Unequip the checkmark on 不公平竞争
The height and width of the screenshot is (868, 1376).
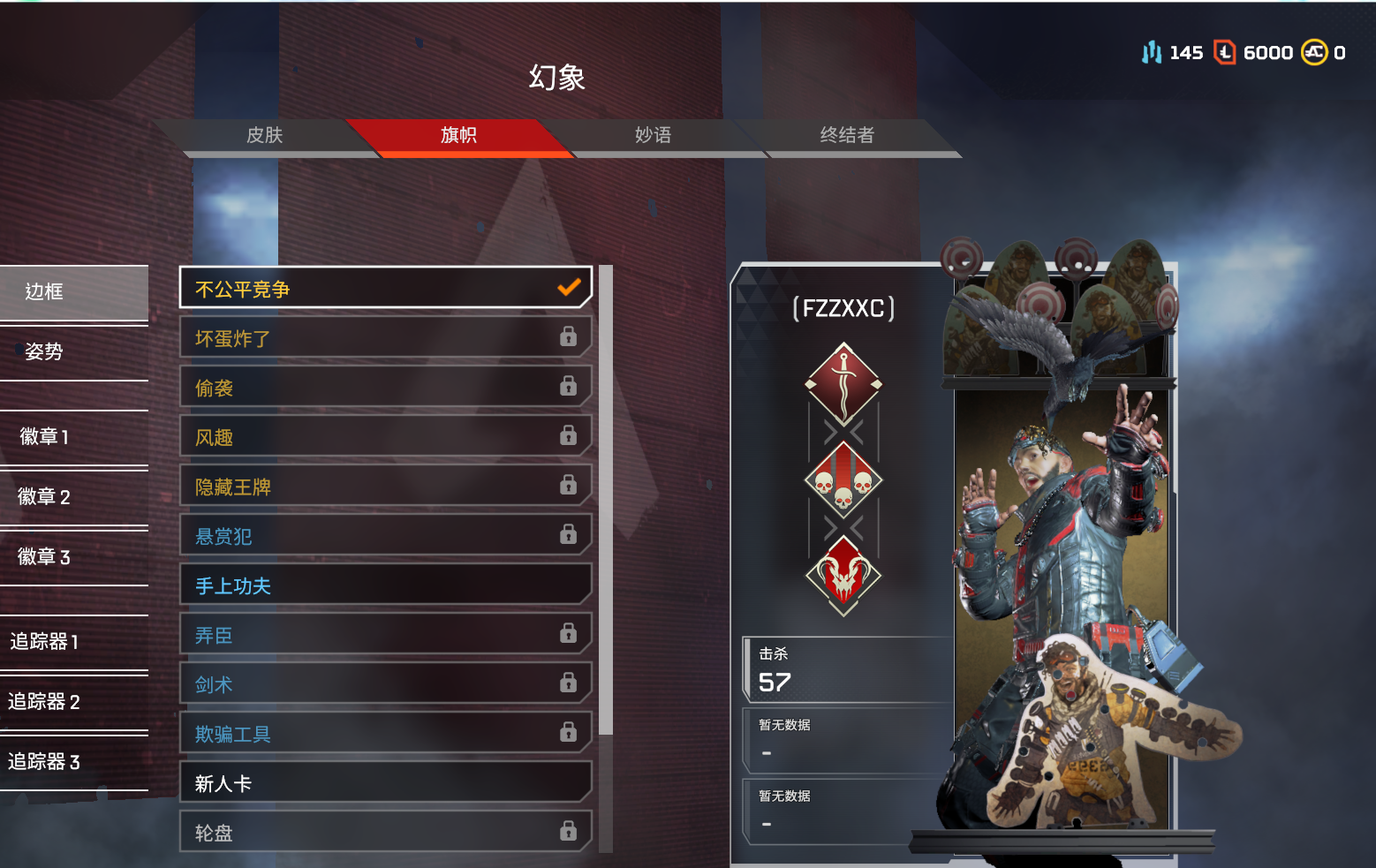(x=568, y=287)
